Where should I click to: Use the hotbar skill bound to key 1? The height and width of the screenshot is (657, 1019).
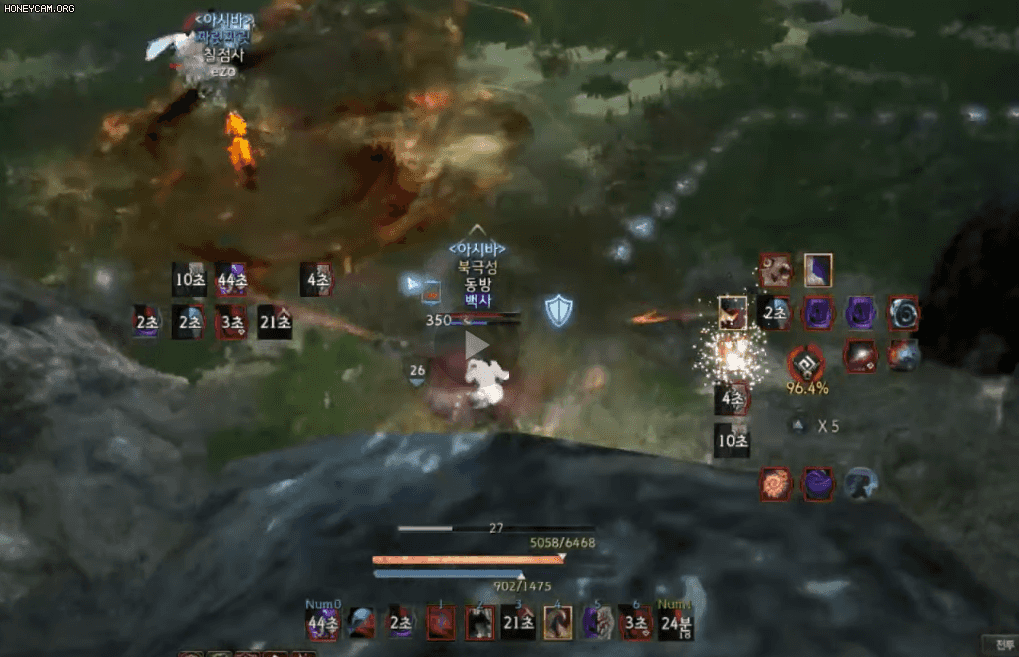[441, 623]
